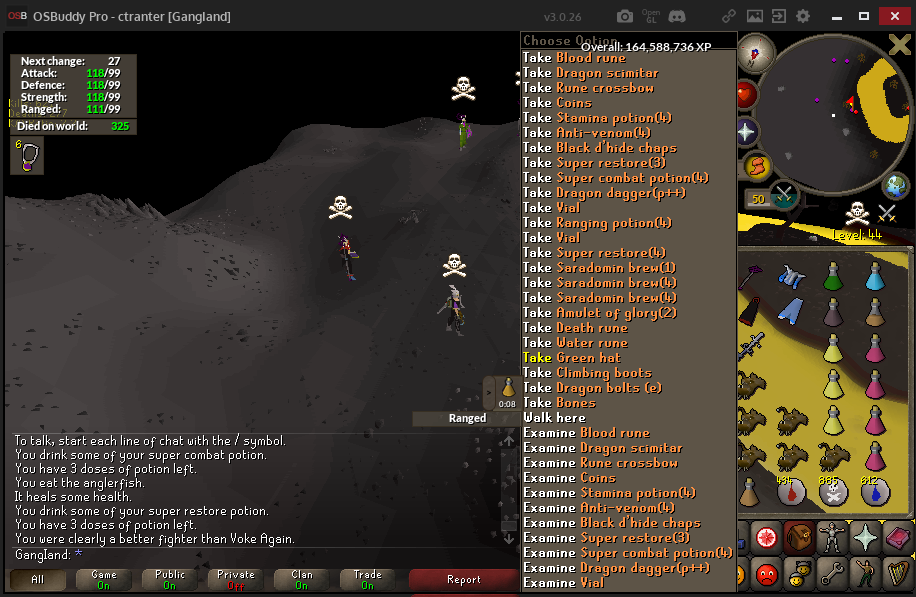916x597 pixels.
Task: Select Take Coins option
Action: point(558,103)
